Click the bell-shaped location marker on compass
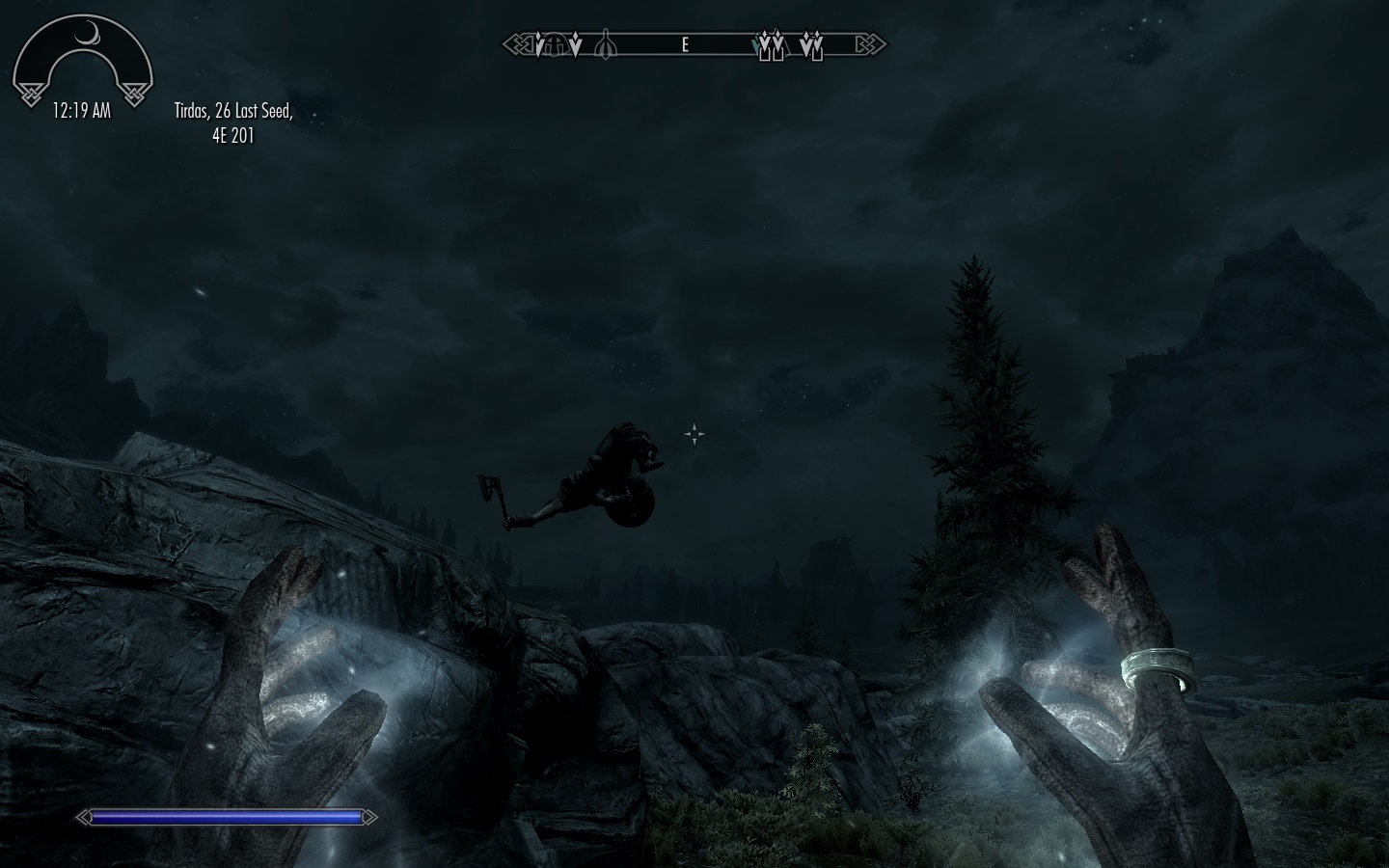Image resolution: width=1389 pixels, height=868 pixels. [x=605, y=45]
